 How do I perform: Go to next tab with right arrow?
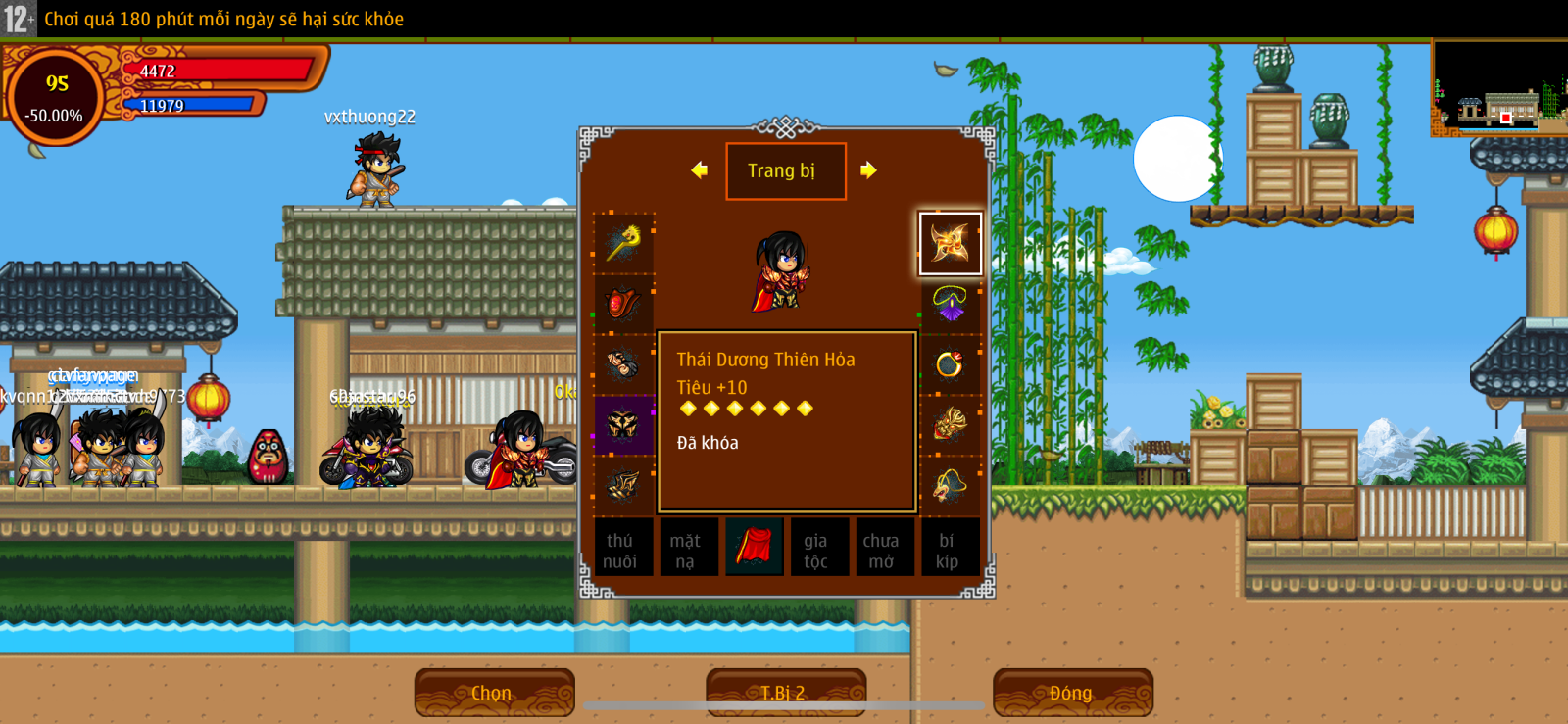click(868, 170)
